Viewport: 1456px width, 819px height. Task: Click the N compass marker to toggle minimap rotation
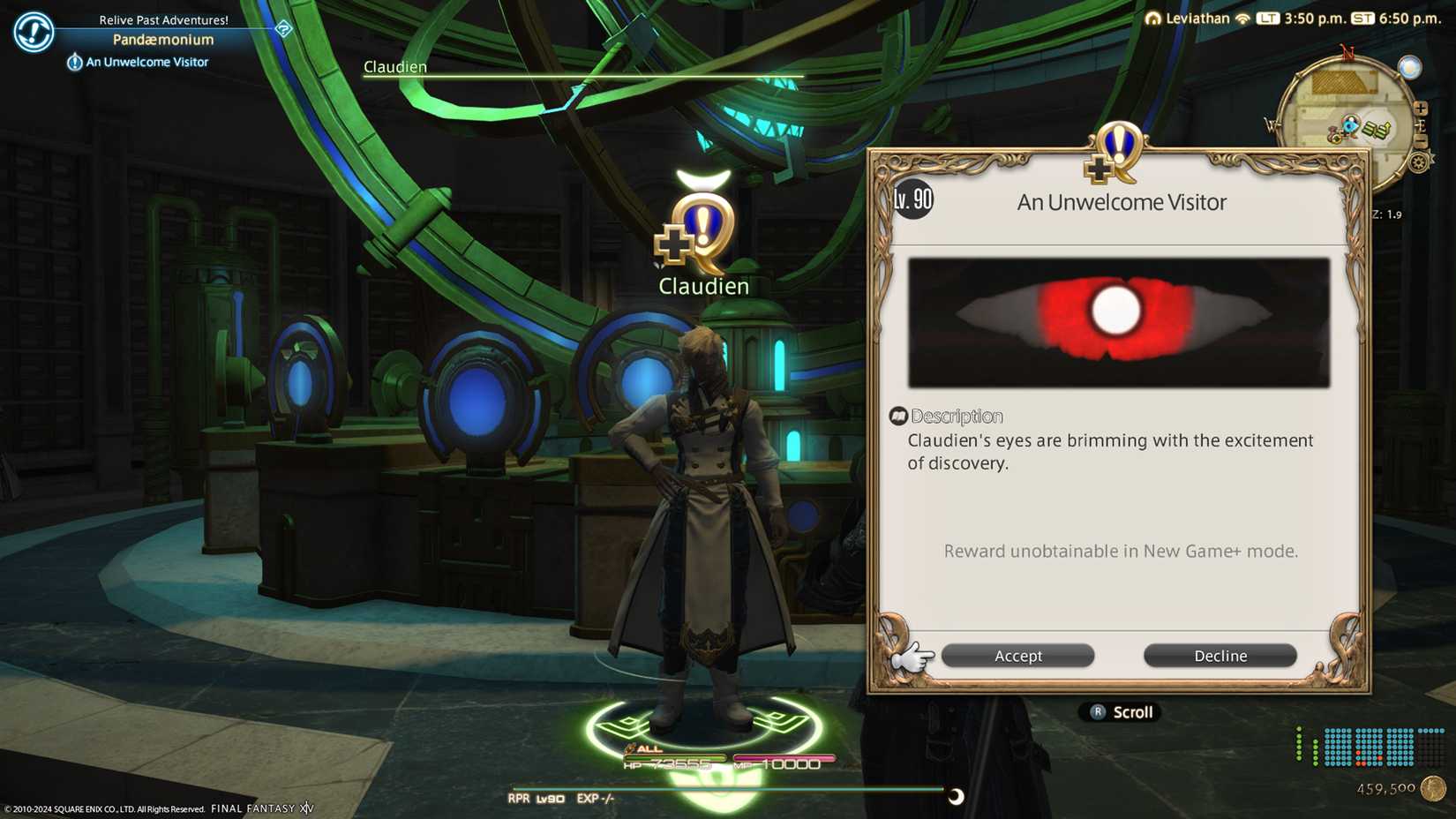click(x=1348, y=52)
